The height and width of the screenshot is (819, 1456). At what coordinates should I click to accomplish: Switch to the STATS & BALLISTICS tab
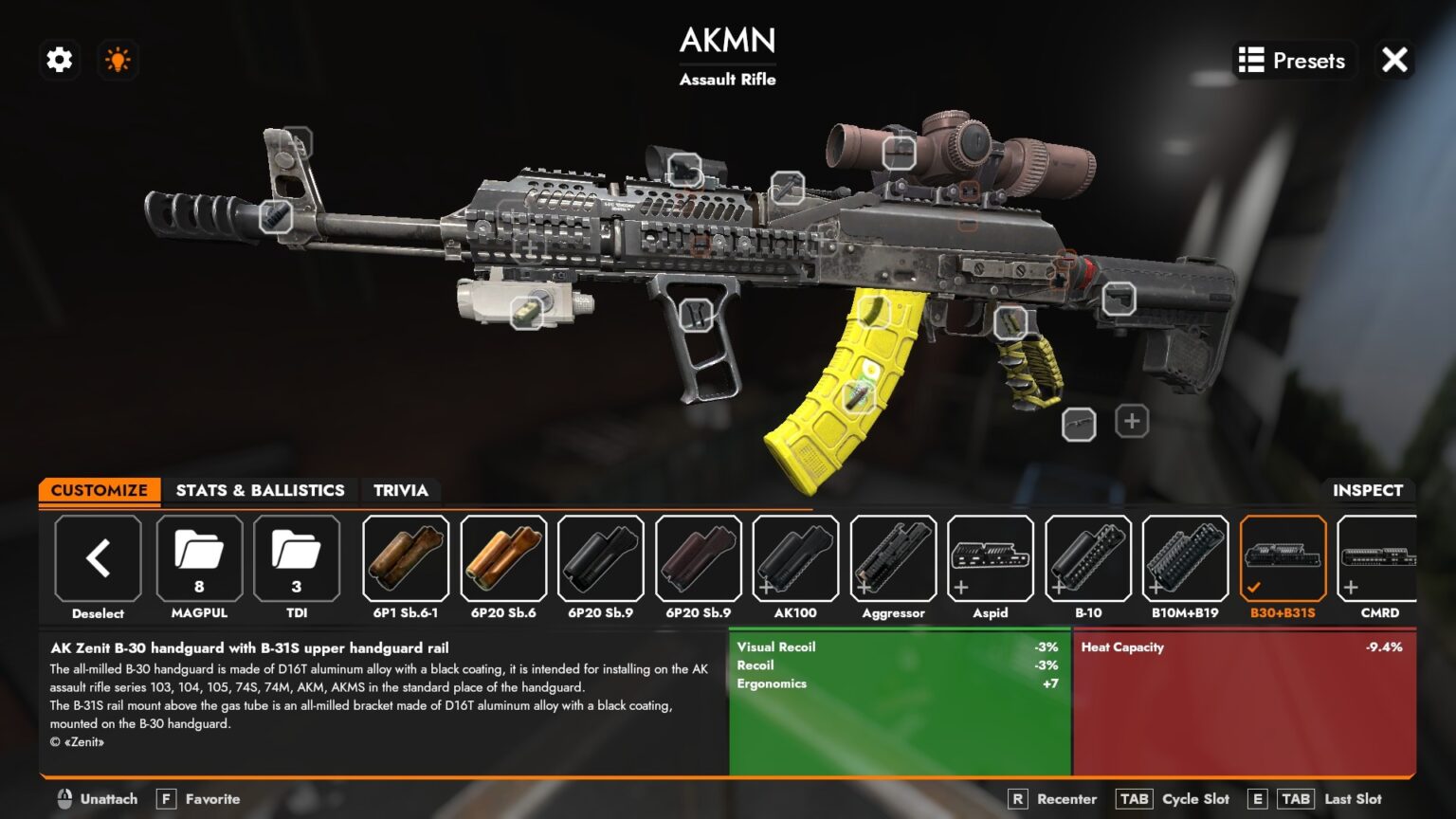pyautogui.click(x=260, y=490)
